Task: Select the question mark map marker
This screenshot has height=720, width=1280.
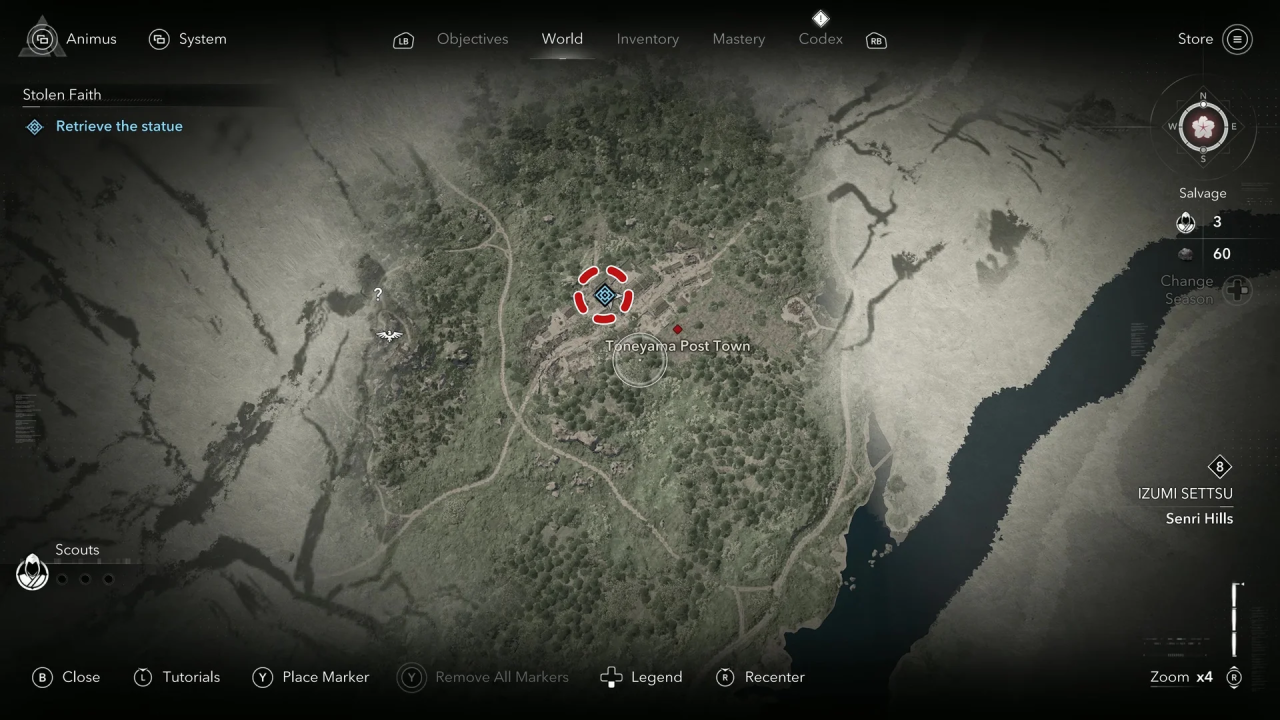Action: (x=378, y=294)
